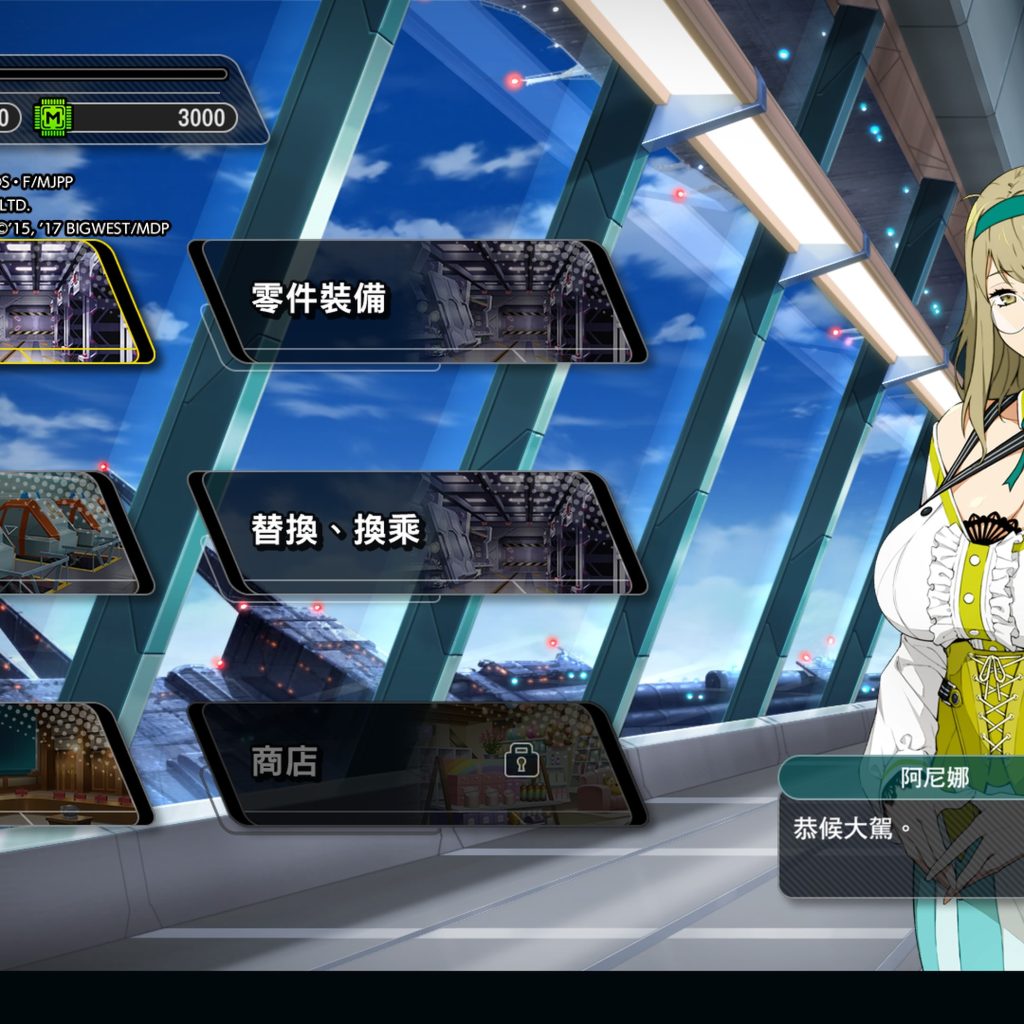Screen dimensions: 1024x1024
Task: Select the lounge room tile
Action: (65, 763)
